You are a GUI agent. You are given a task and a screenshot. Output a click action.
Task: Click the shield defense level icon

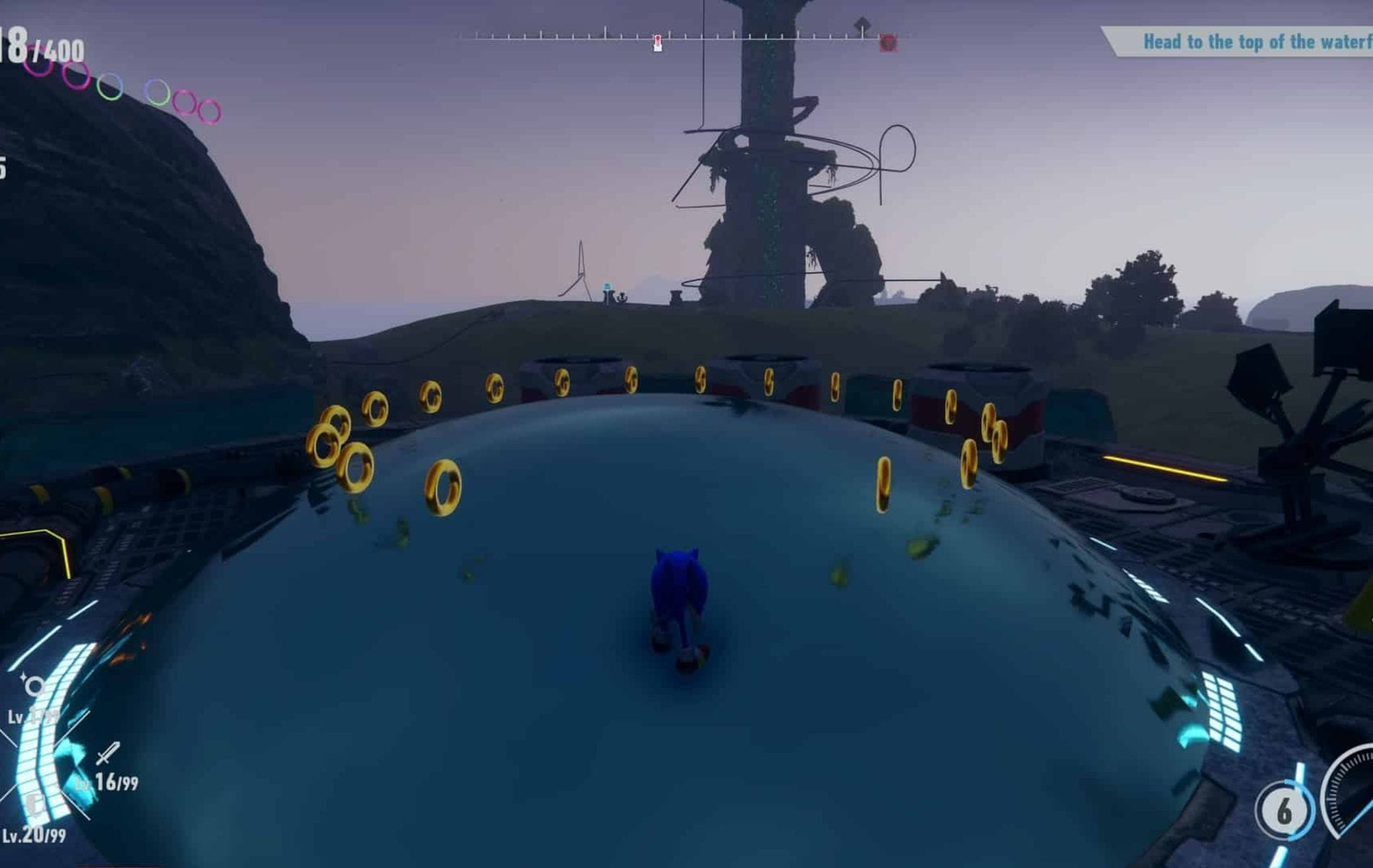(x=33, y=806)
